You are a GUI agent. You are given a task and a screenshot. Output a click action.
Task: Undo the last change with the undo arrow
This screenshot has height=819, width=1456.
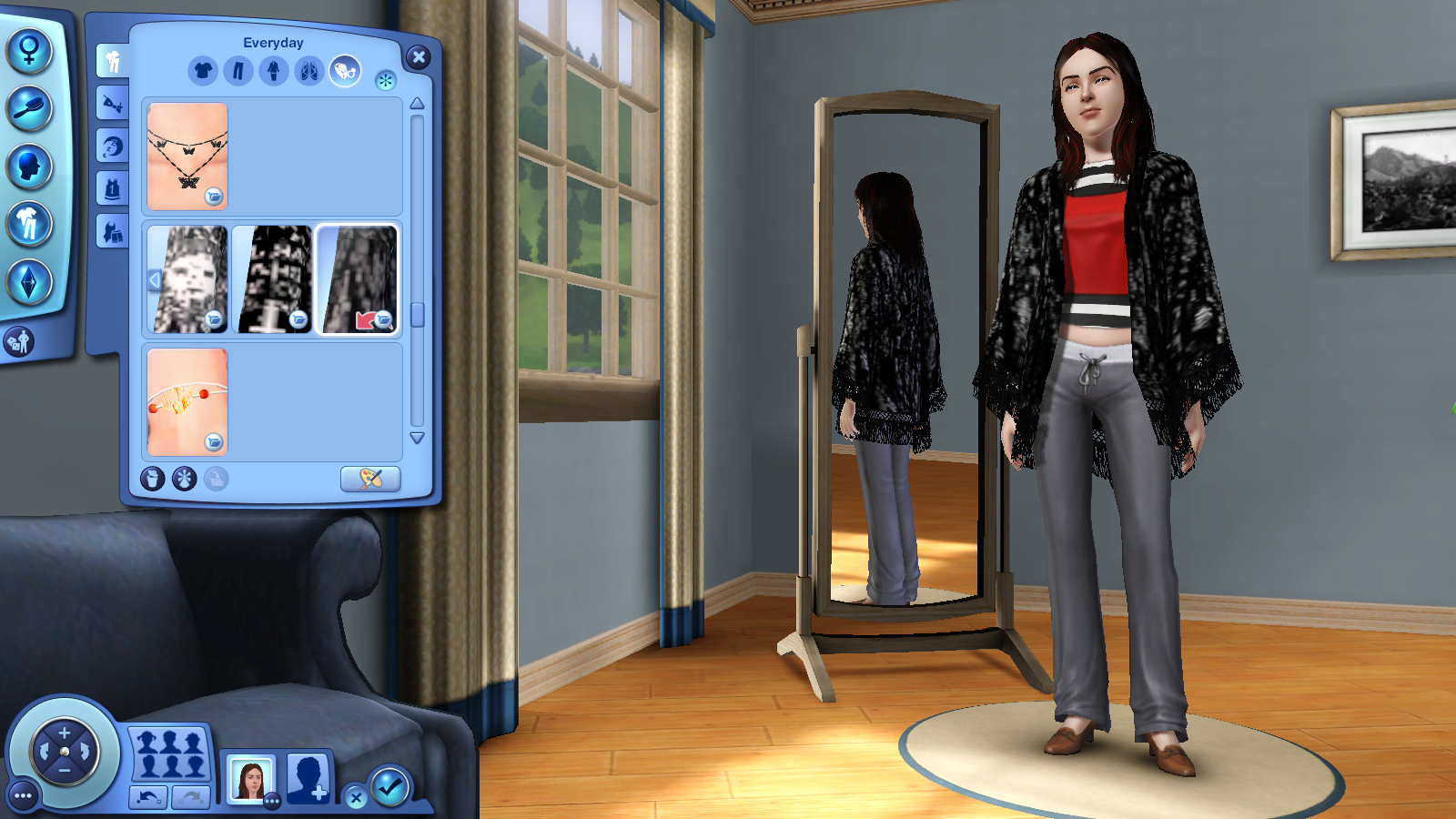point(148,795)
